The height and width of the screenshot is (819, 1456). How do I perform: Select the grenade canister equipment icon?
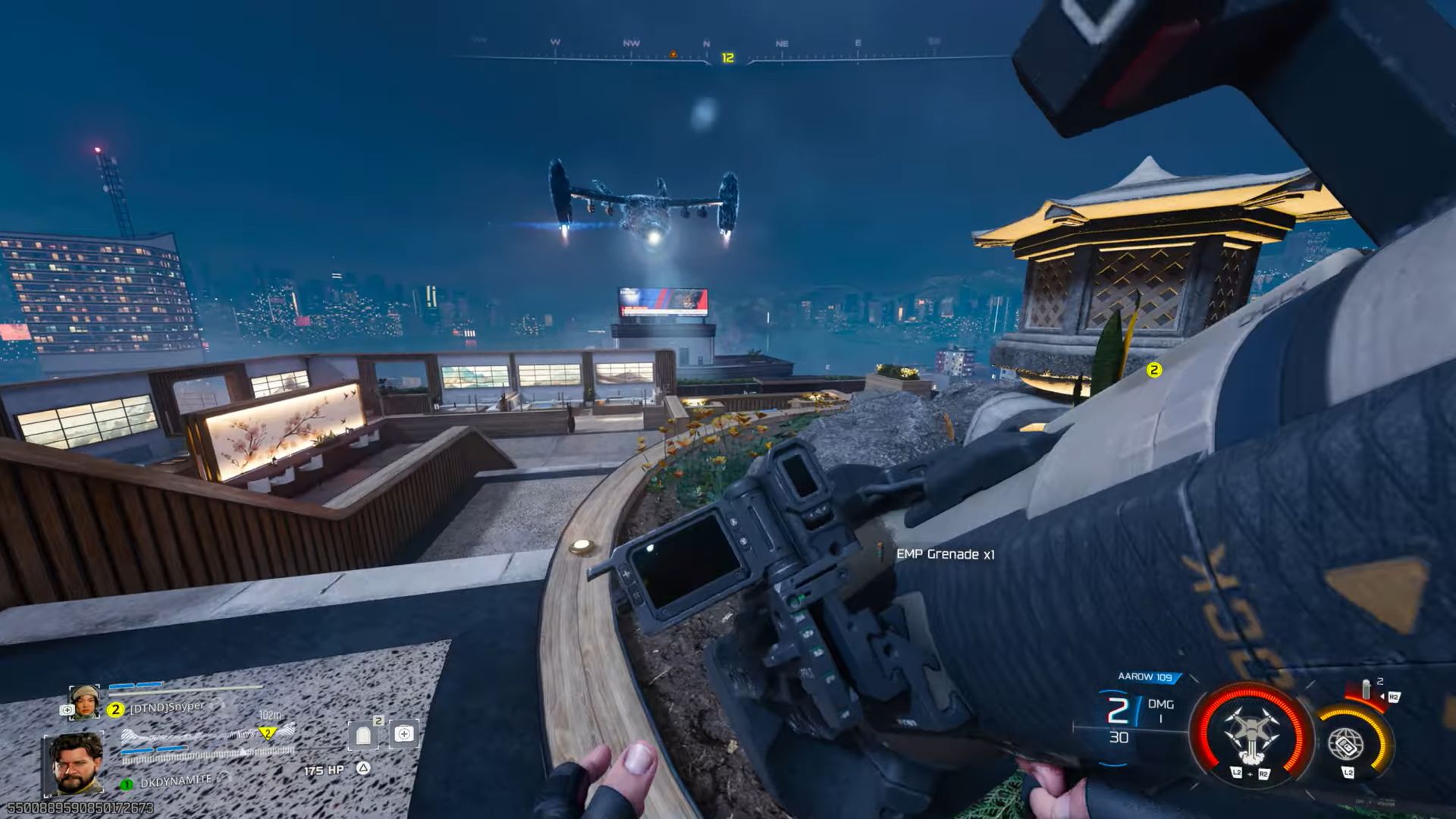[1367, 690]
